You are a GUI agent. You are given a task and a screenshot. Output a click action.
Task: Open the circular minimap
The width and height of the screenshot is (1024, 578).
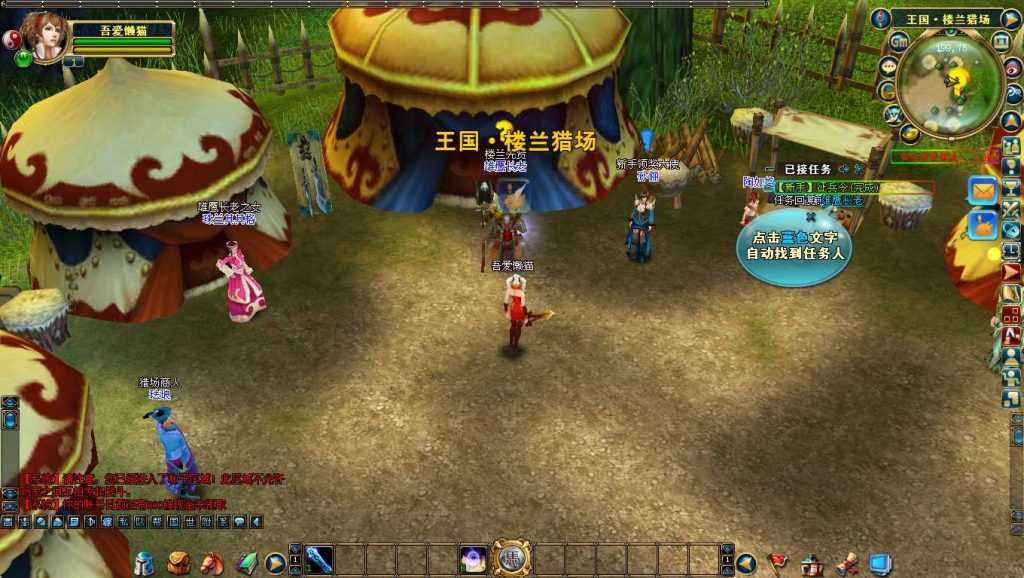coord(950,84)
